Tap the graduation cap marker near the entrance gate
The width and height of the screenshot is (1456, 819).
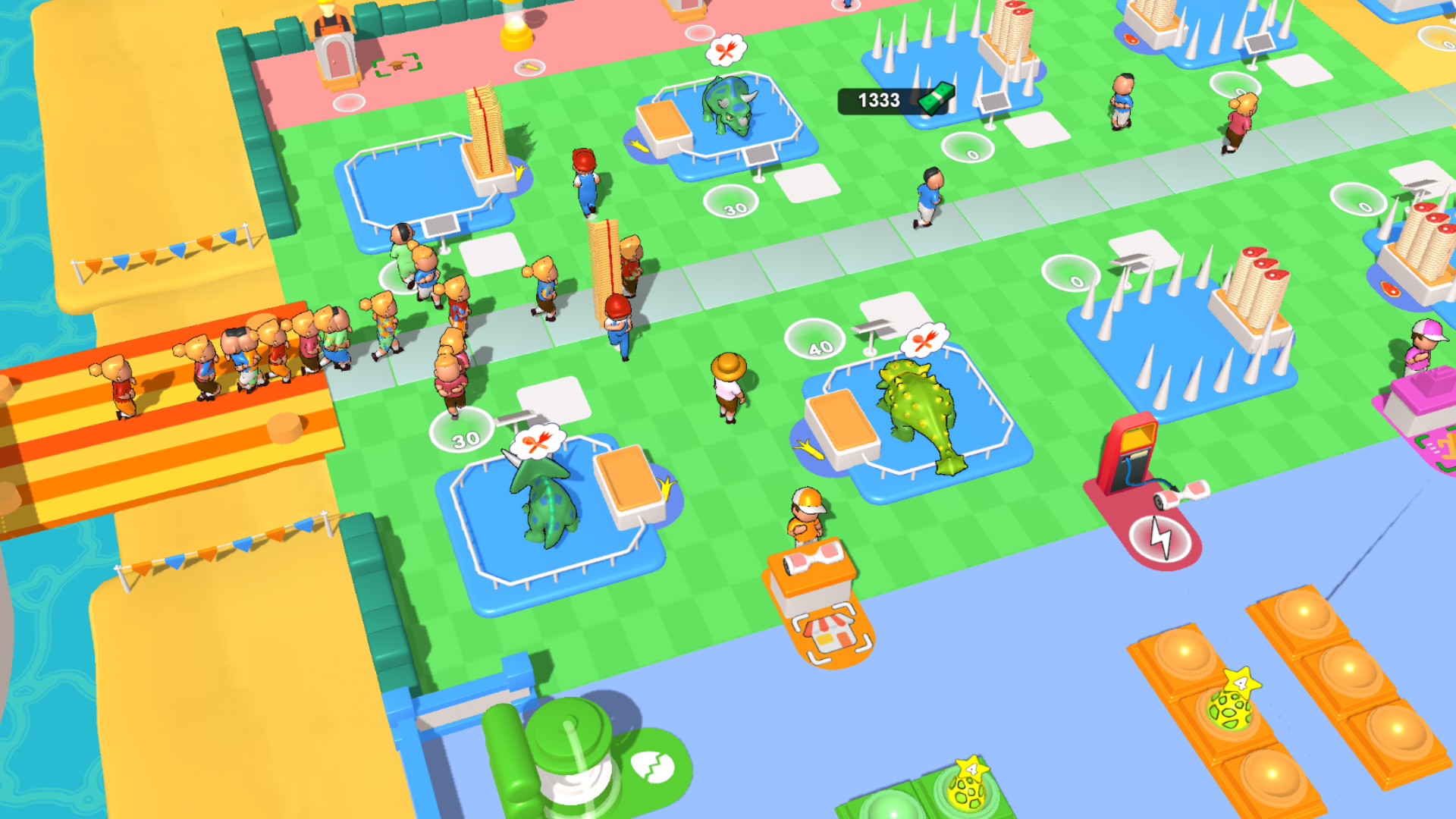pyautogui.click(x=397, y=66)
